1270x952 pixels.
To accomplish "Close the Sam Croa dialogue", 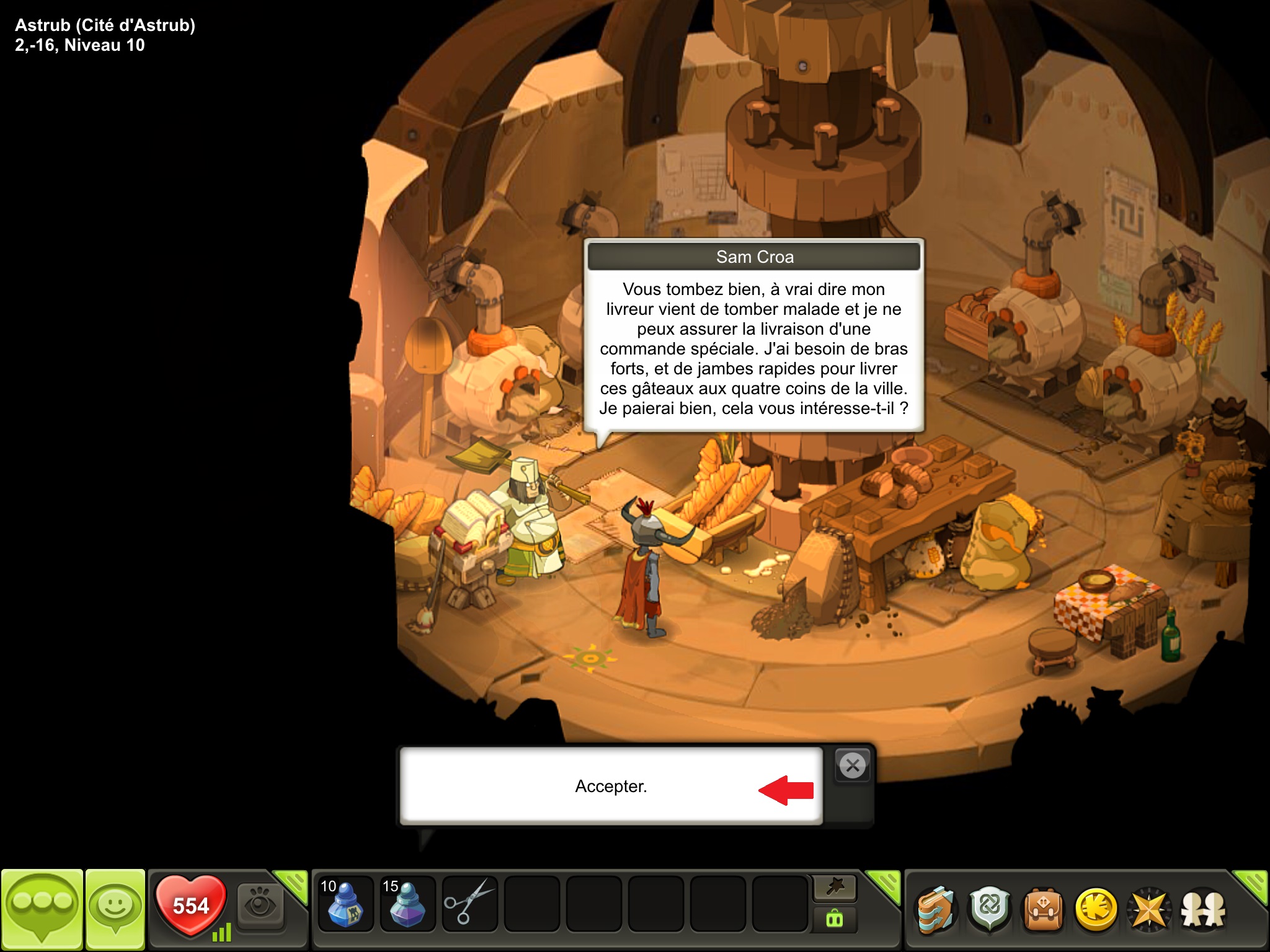I will pyautogui.click(x=853, y=766).
